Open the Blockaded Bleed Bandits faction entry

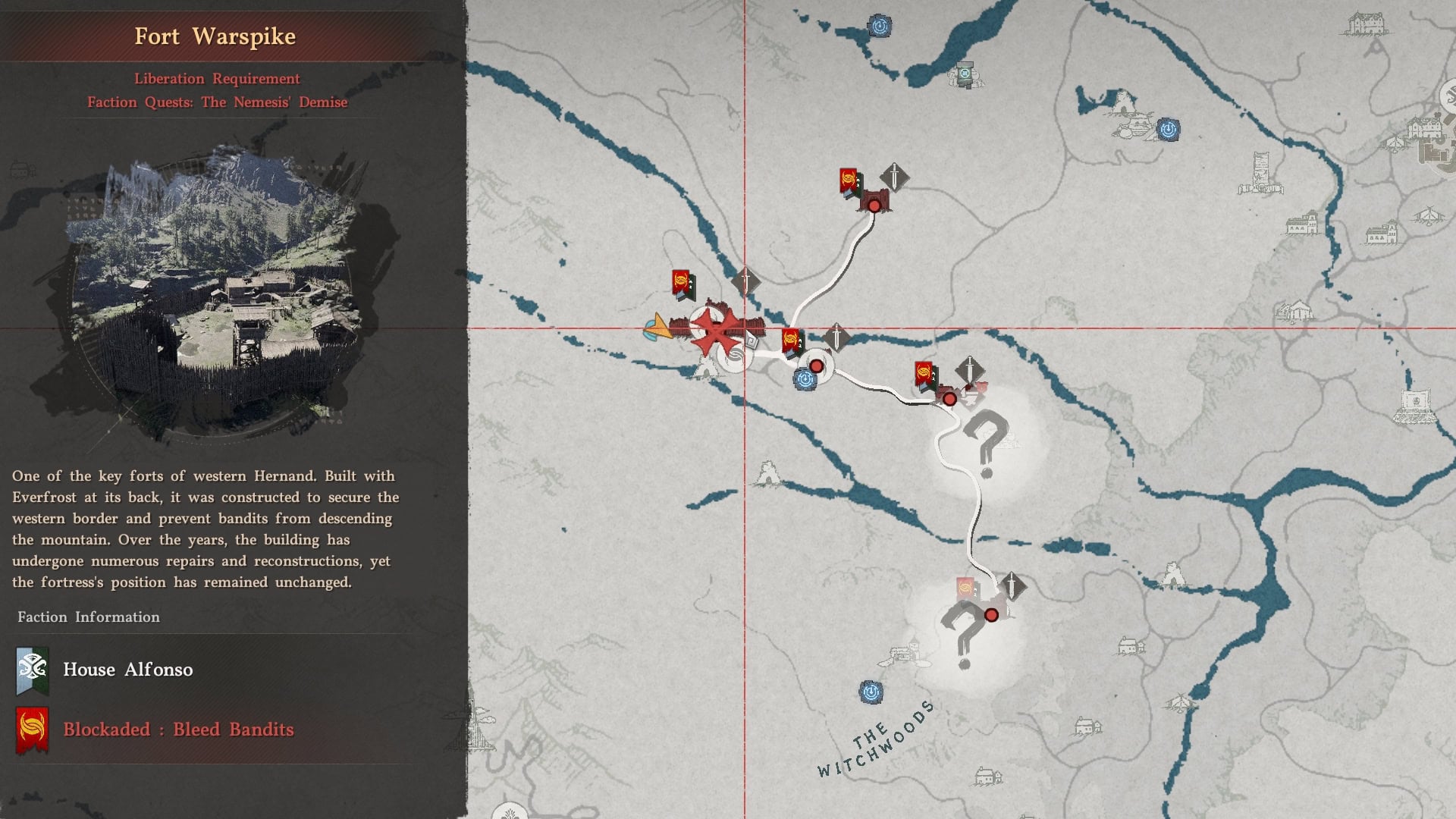[177, 730]
